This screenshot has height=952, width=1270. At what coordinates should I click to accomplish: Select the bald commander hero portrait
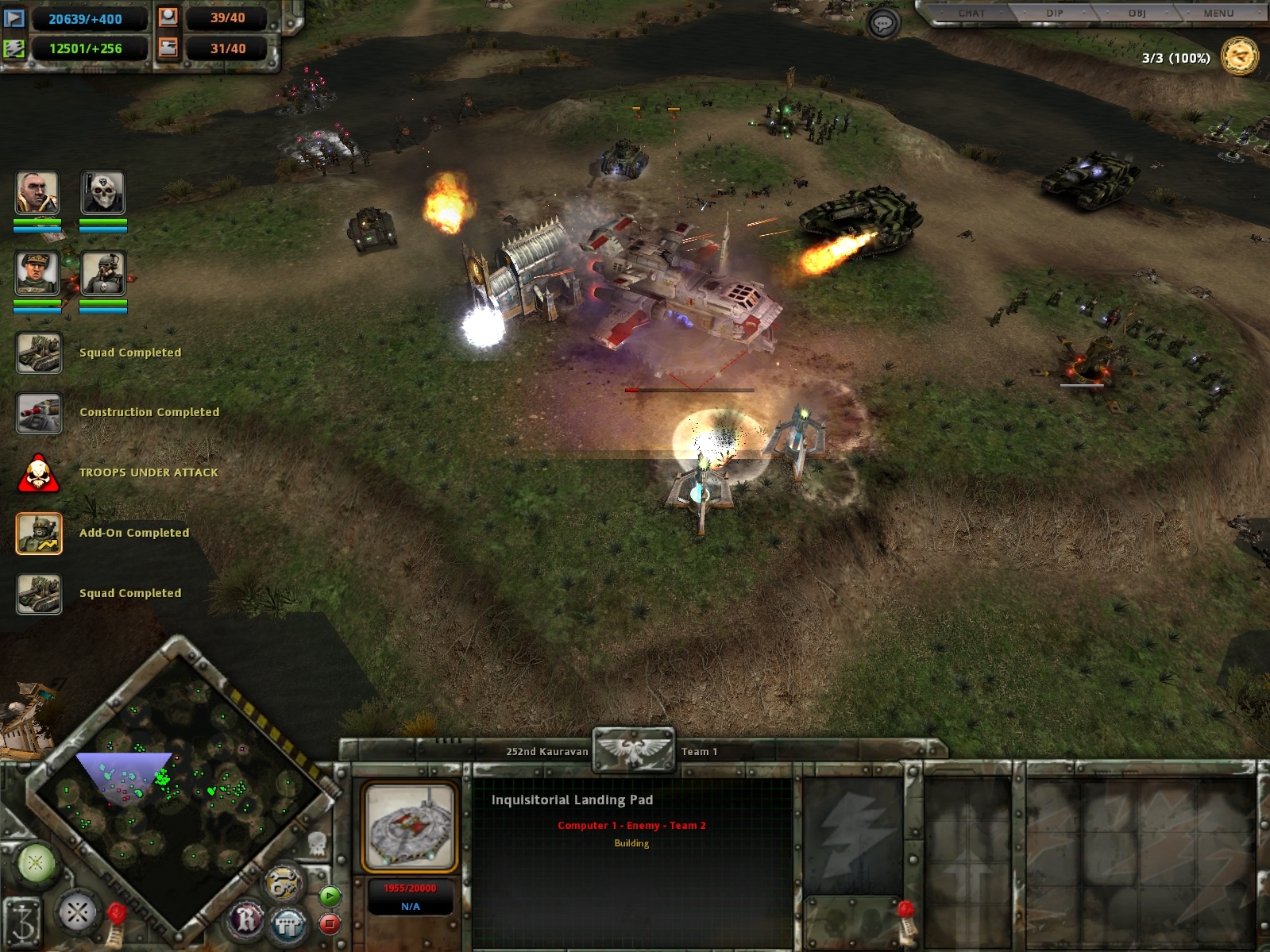pos(37,193)
